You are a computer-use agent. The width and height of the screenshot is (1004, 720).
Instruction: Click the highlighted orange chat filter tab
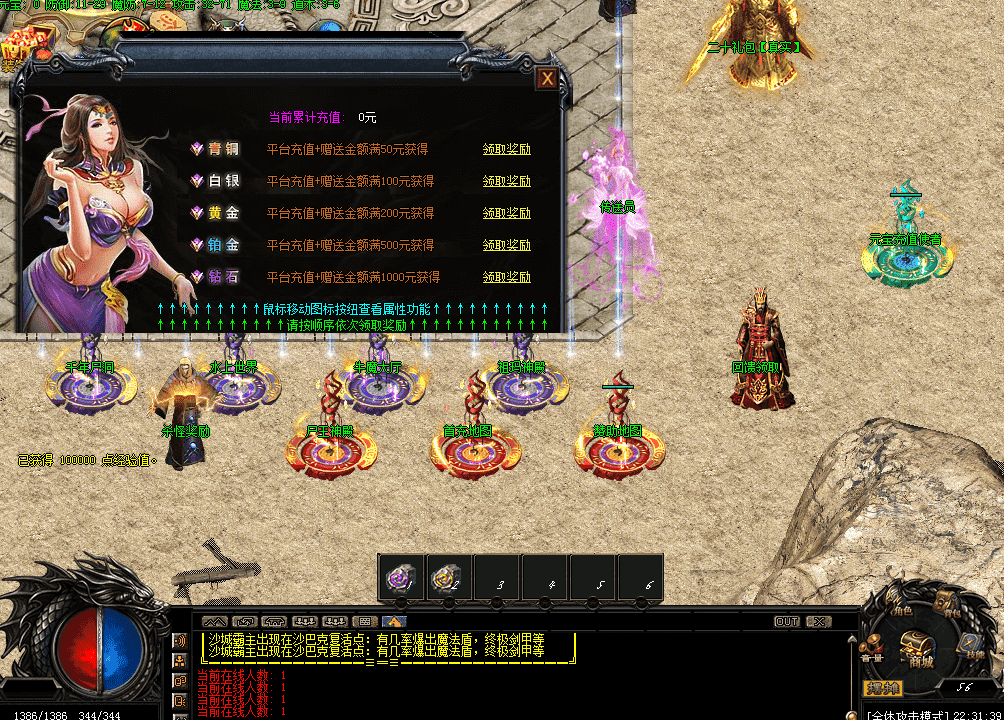point(388,622)
